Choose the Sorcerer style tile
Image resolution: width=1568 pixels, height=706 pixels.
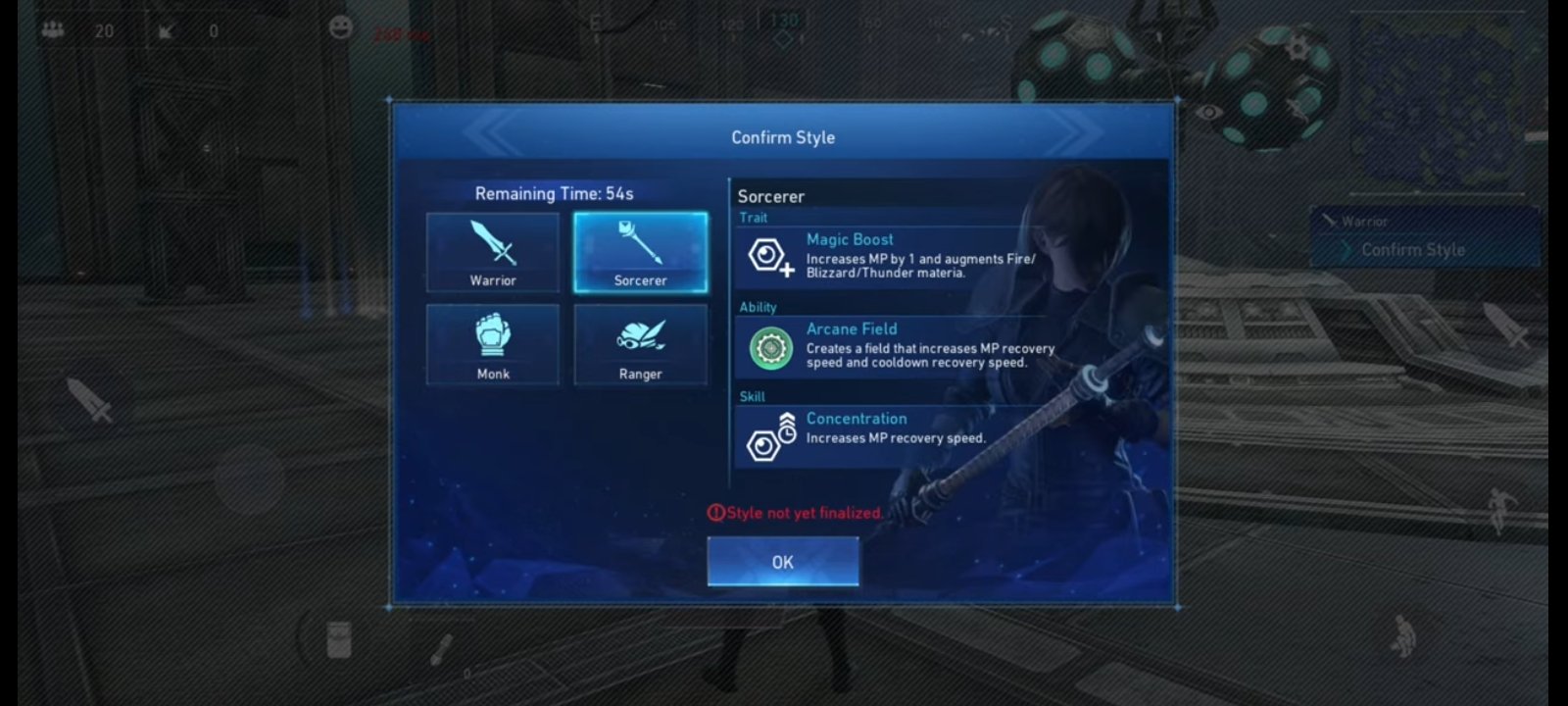[x=640, y=252]
